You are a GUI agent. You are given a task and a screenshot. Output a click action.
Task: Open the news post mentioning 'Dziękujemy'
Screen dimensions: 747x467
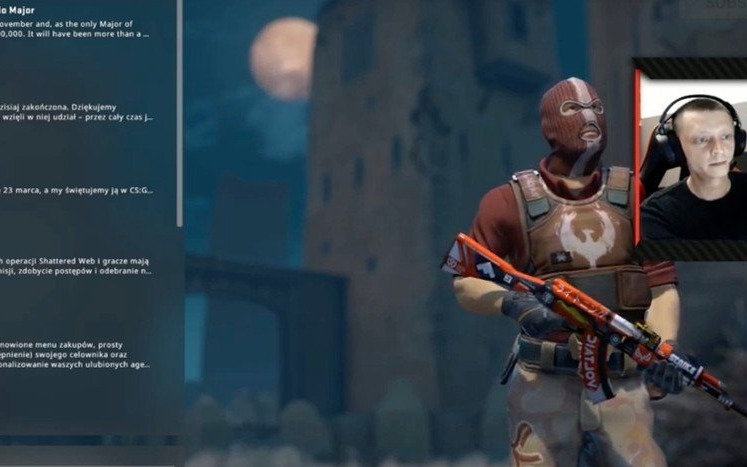pos(78,109)
